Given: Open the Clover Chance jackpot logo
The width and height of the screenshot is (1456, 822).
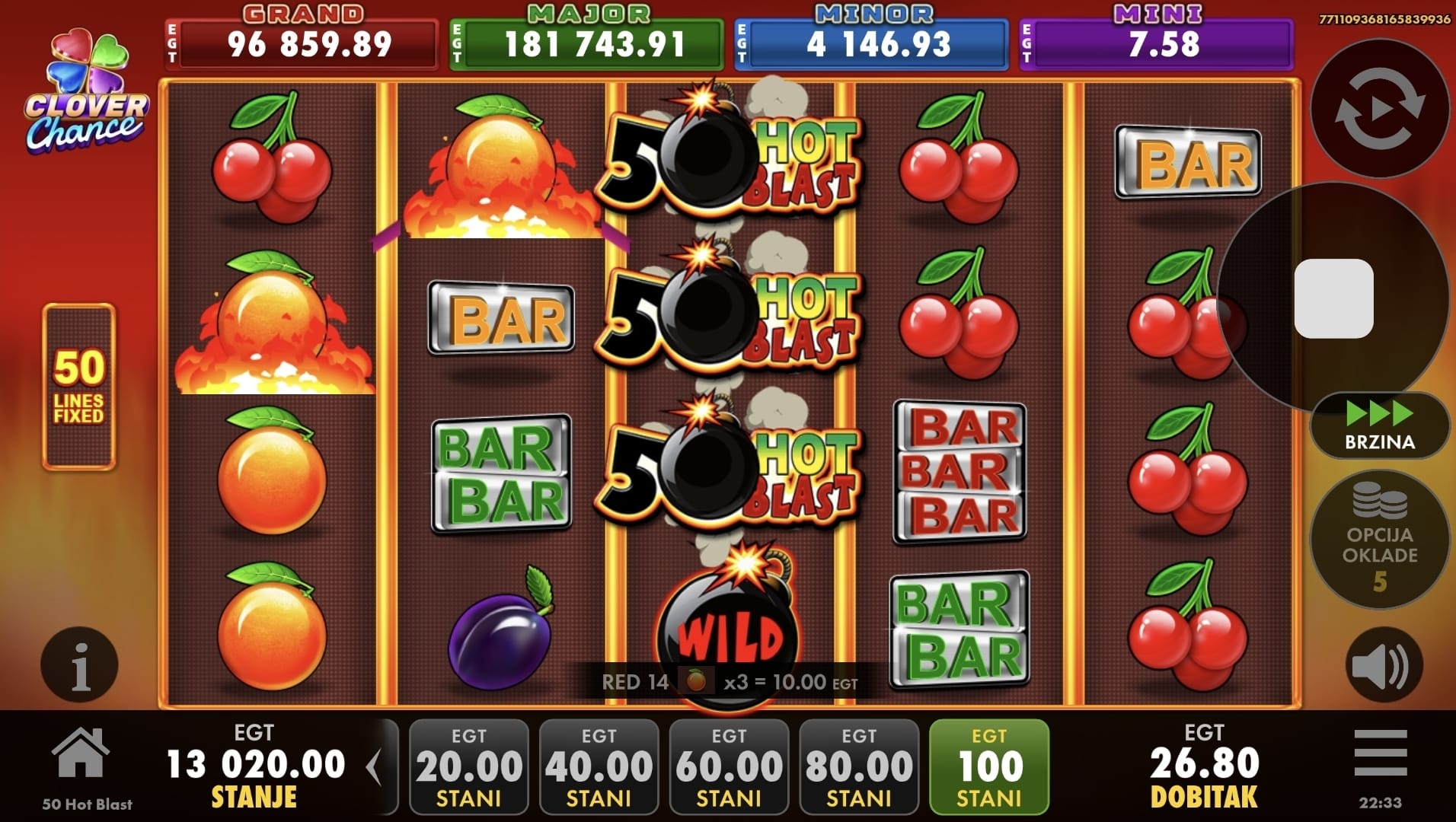Looking at the screenshot, I should point(85,91).
